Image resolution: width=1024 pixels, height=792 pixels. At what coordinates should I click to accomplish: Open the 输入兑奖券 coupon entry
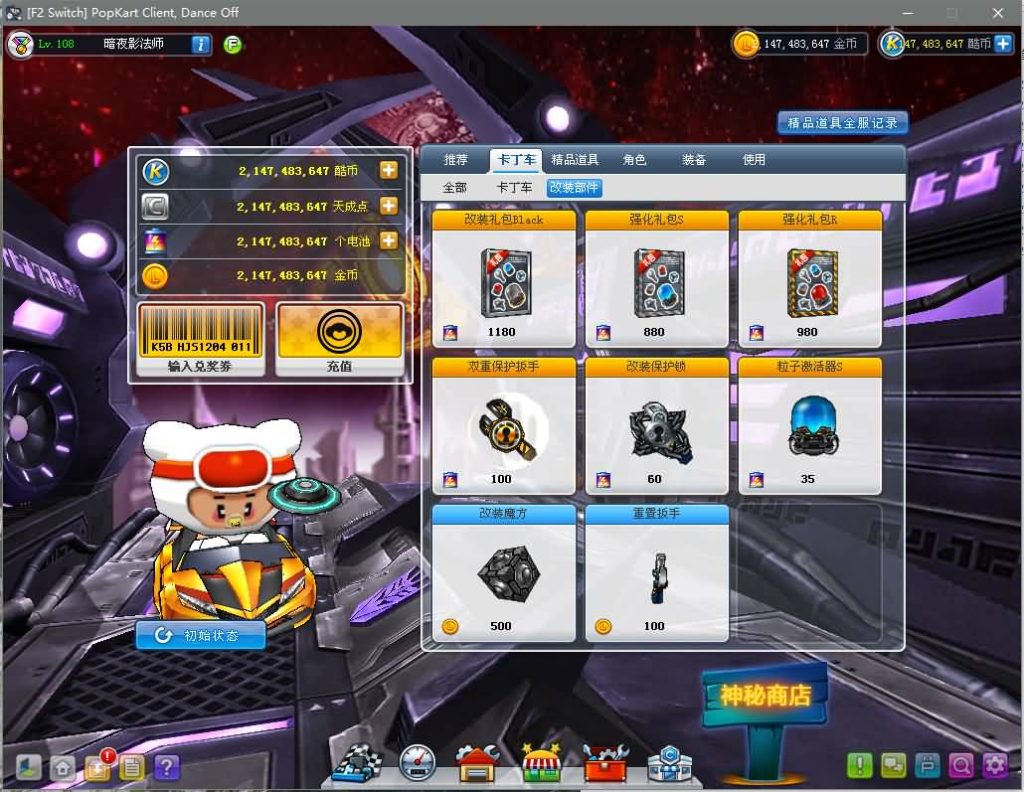(201, 340)
